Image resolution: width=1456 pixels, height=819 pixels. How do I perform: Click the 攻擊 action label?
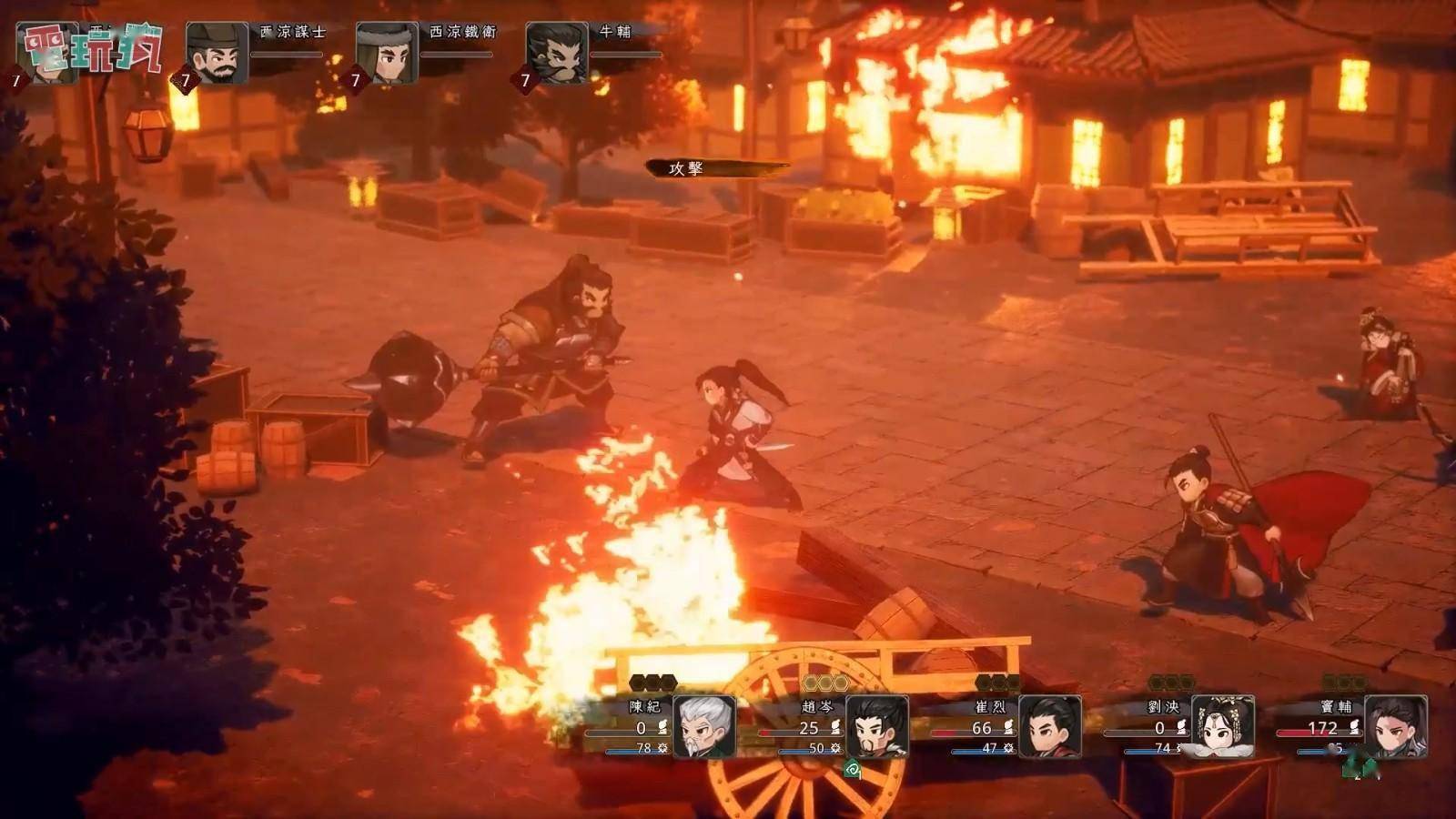click(687, 168)
